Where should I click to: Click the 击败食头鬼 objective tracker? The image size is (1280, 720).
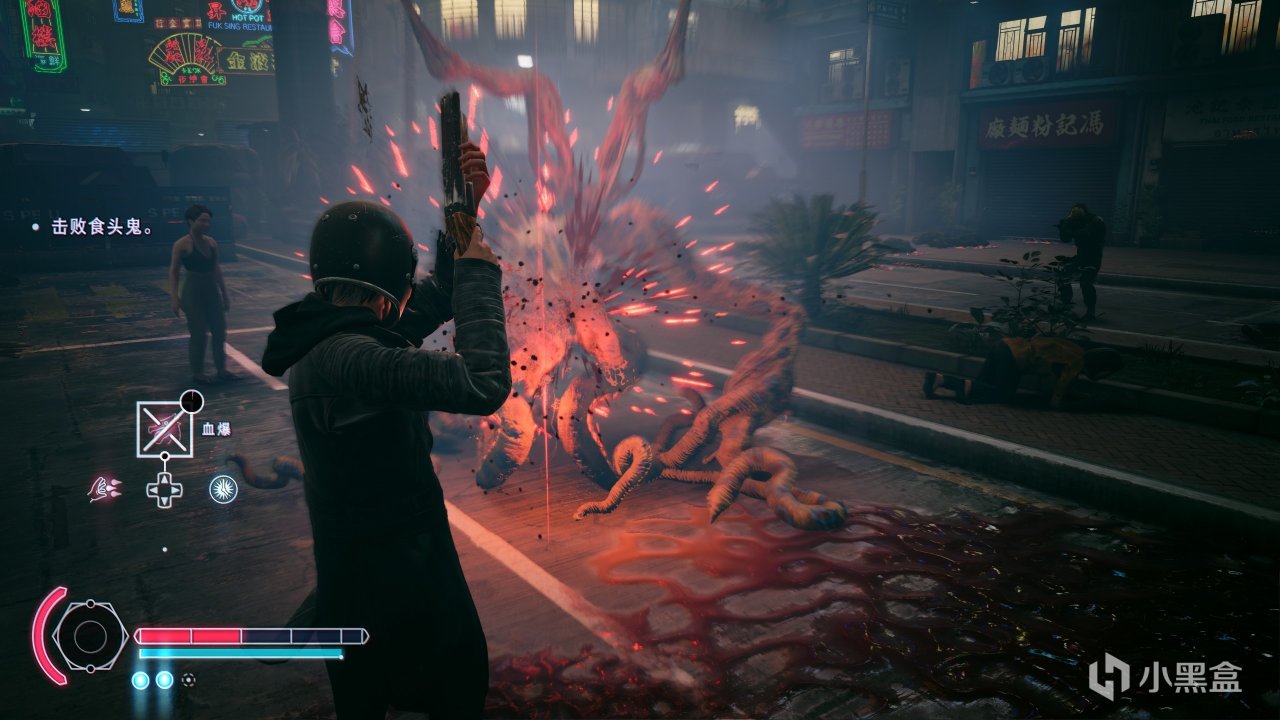[91, 228]
